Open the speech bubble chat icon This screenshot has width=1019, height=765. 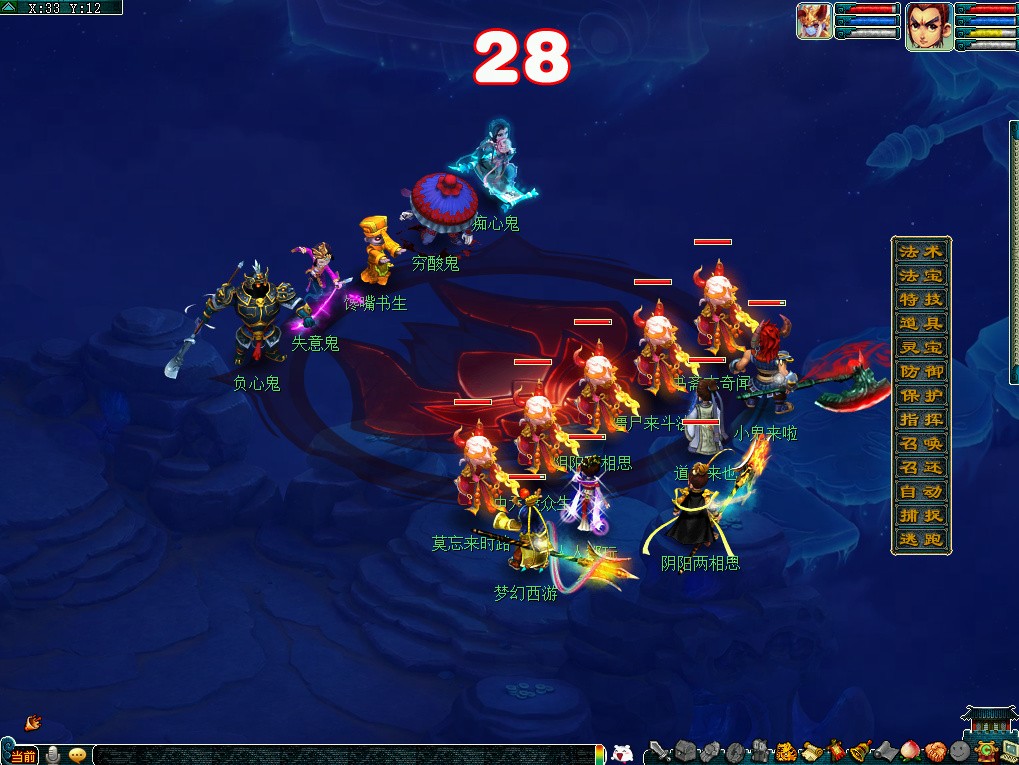click(x=77, y=755)
